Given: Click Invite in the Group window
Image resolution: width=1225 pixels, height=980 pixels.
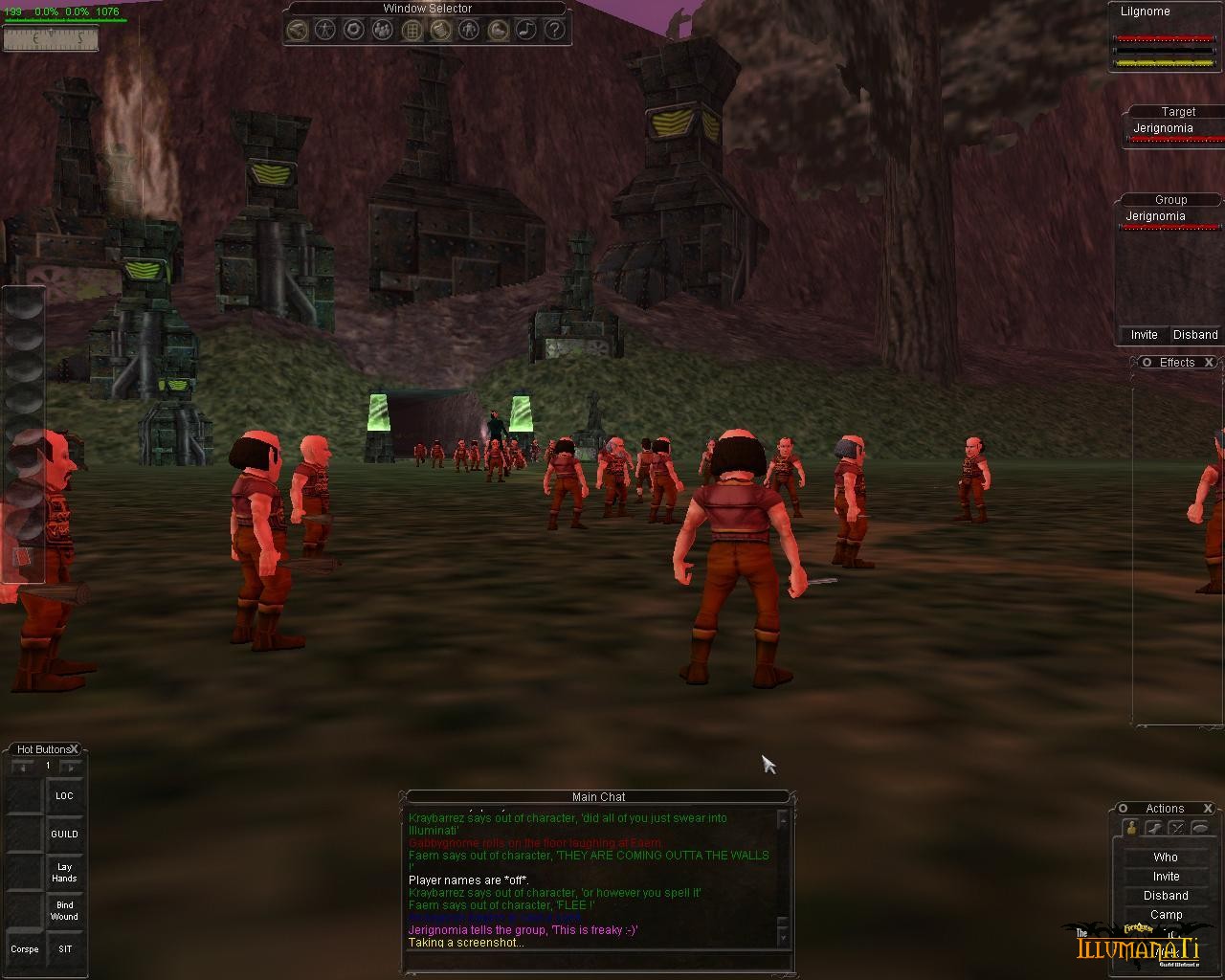Looking at the screenshot, I should 1144,335.
